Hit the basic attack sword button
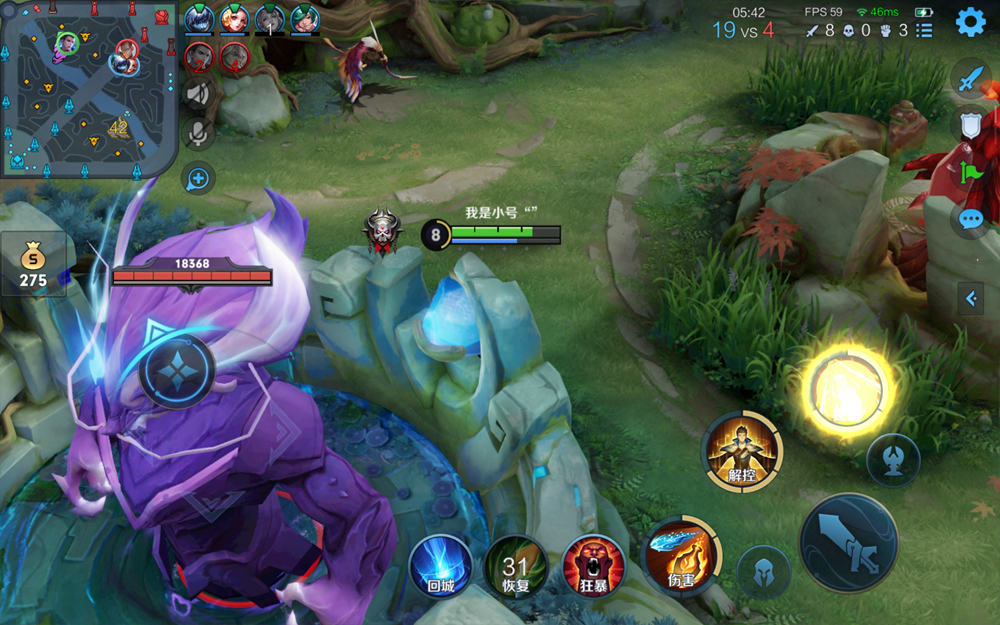1000x625 pixels. pos(848,543)
